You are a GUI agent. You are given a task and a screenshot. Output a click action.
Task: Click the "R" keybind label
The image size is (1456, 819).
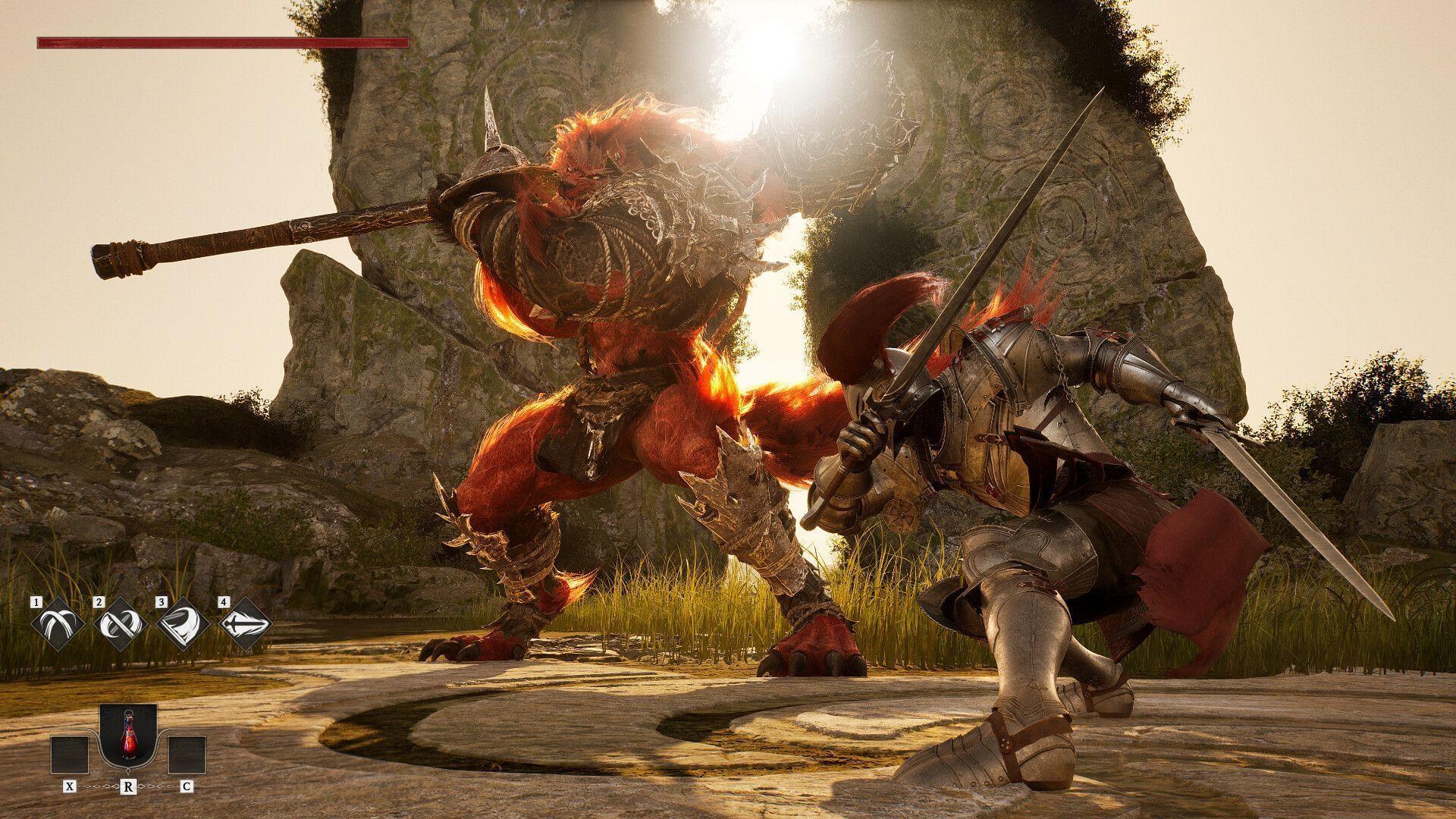click(x=128, y=786)
